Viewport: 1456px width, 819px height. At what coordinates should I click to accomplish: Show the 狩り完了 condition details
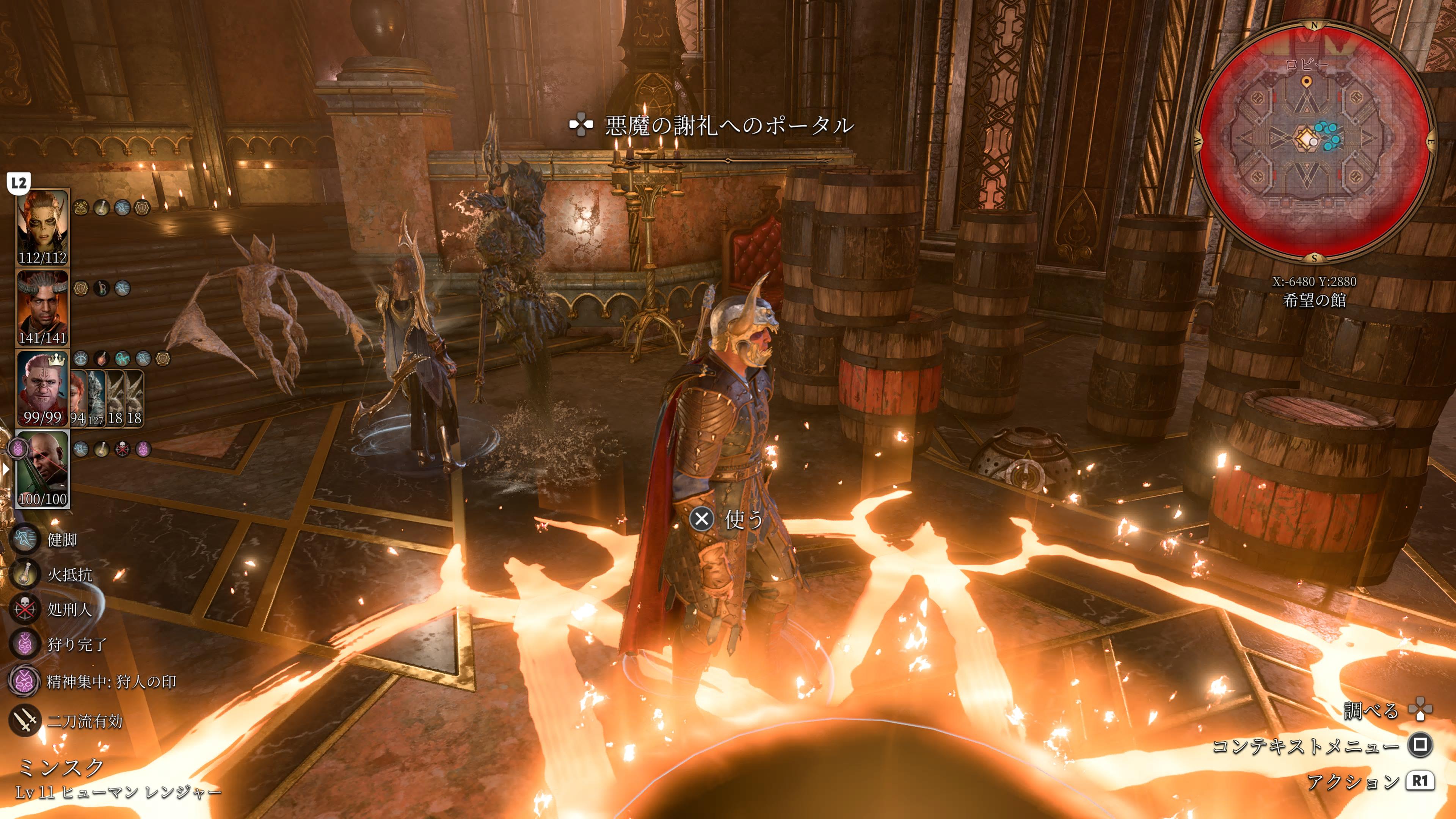coord(25,644)
